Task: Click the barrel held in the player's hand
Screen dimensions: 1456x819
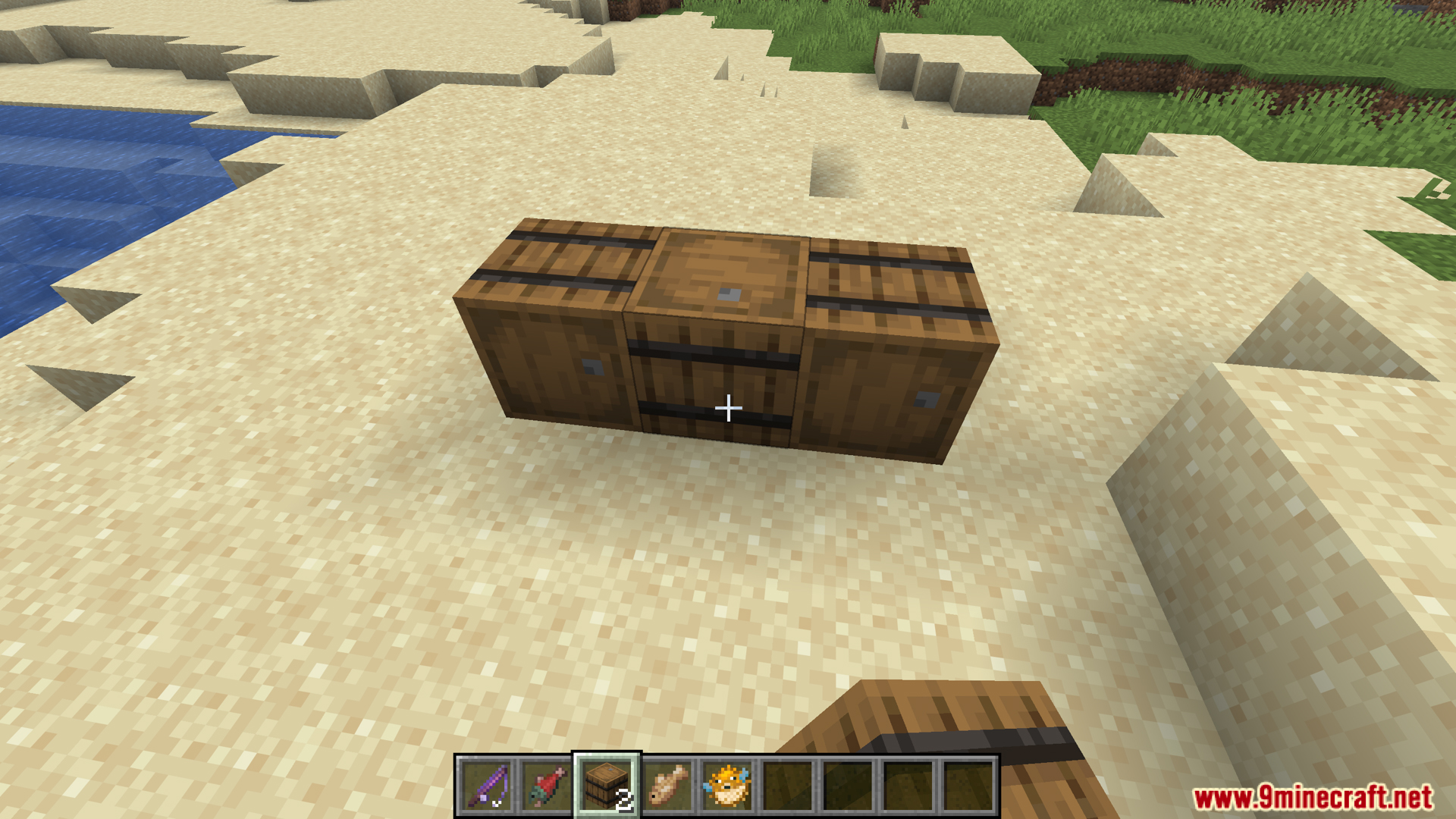Action: 948,743
